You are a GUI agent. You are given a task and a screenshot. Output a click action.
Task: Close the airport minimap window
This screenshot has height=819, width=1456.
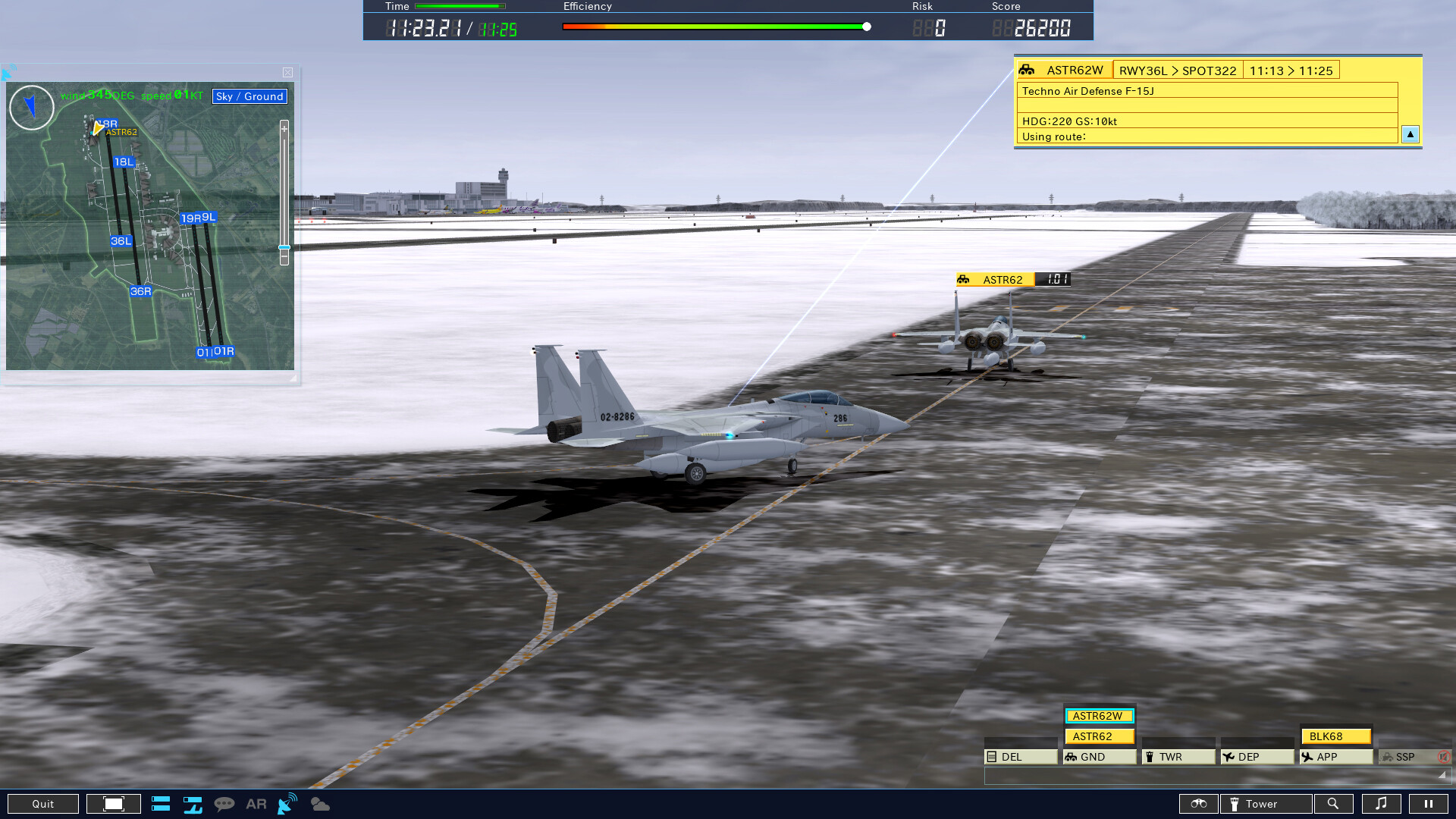[287, 72]
